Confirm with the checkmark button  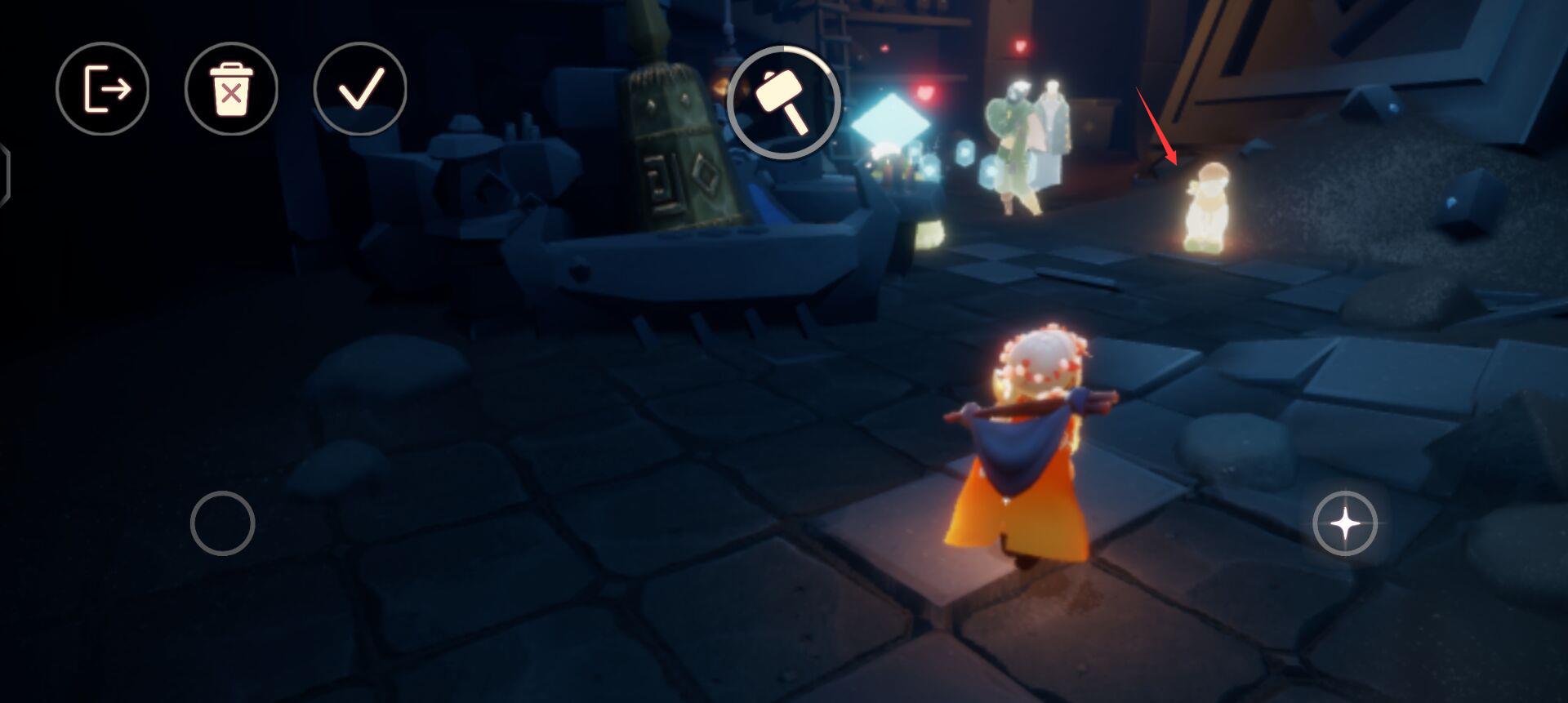pos(360,89)
